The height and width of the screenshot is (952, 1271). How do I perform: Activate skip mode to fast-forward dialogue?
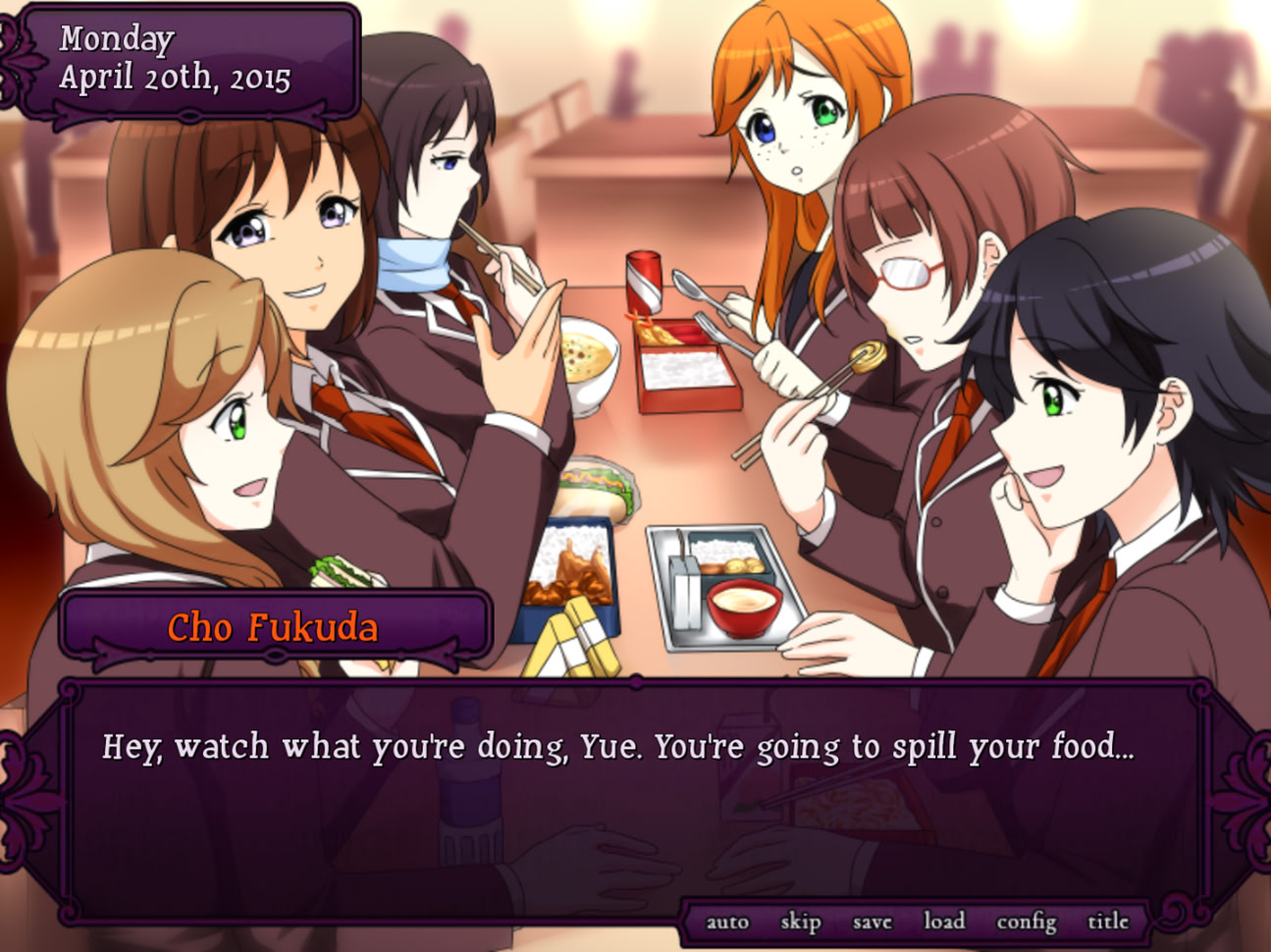pyautogui.click(x=799, y=921)
